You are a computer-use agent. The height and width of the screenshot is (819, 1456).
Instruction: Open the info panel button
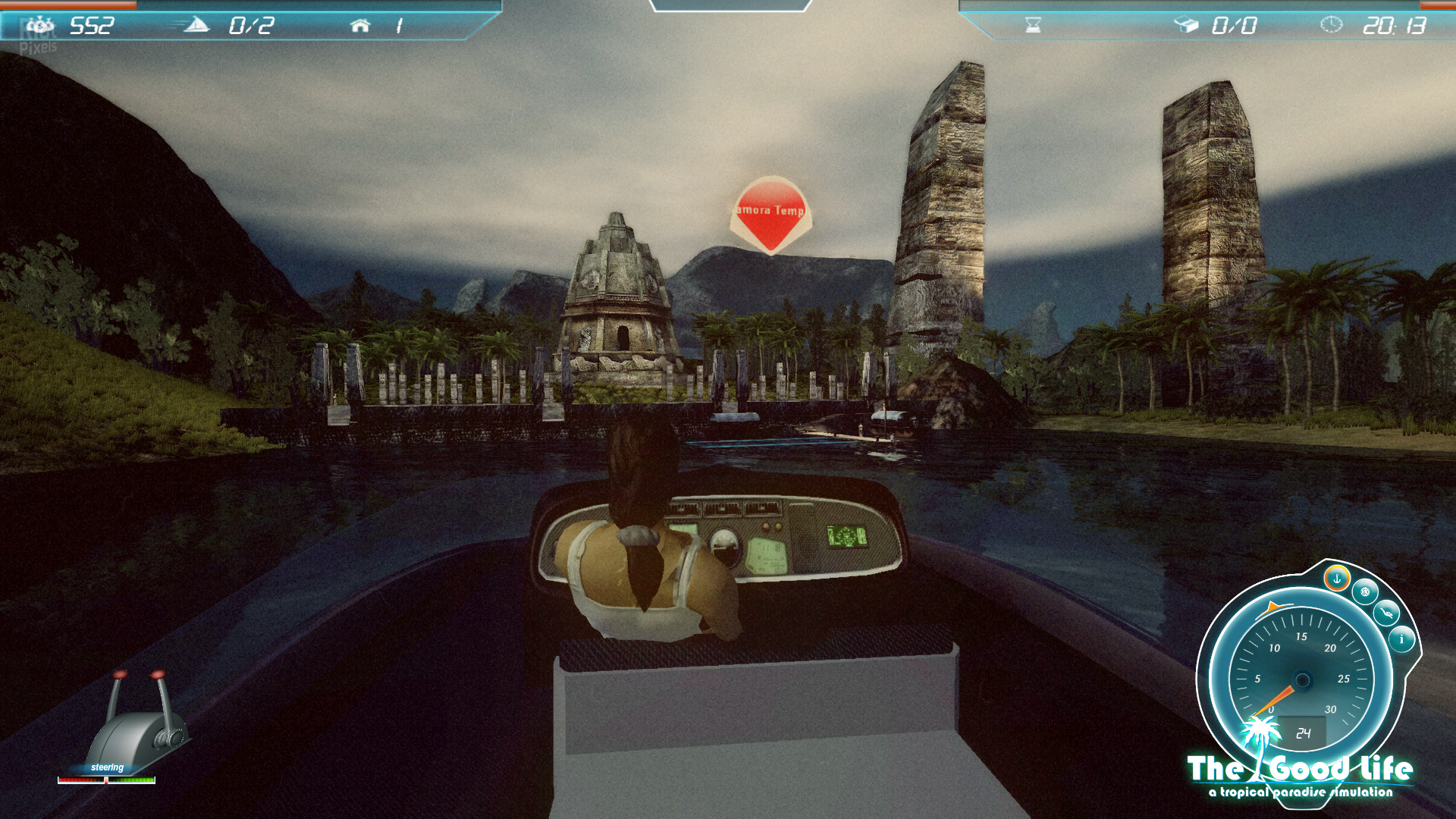(1401, 639)
